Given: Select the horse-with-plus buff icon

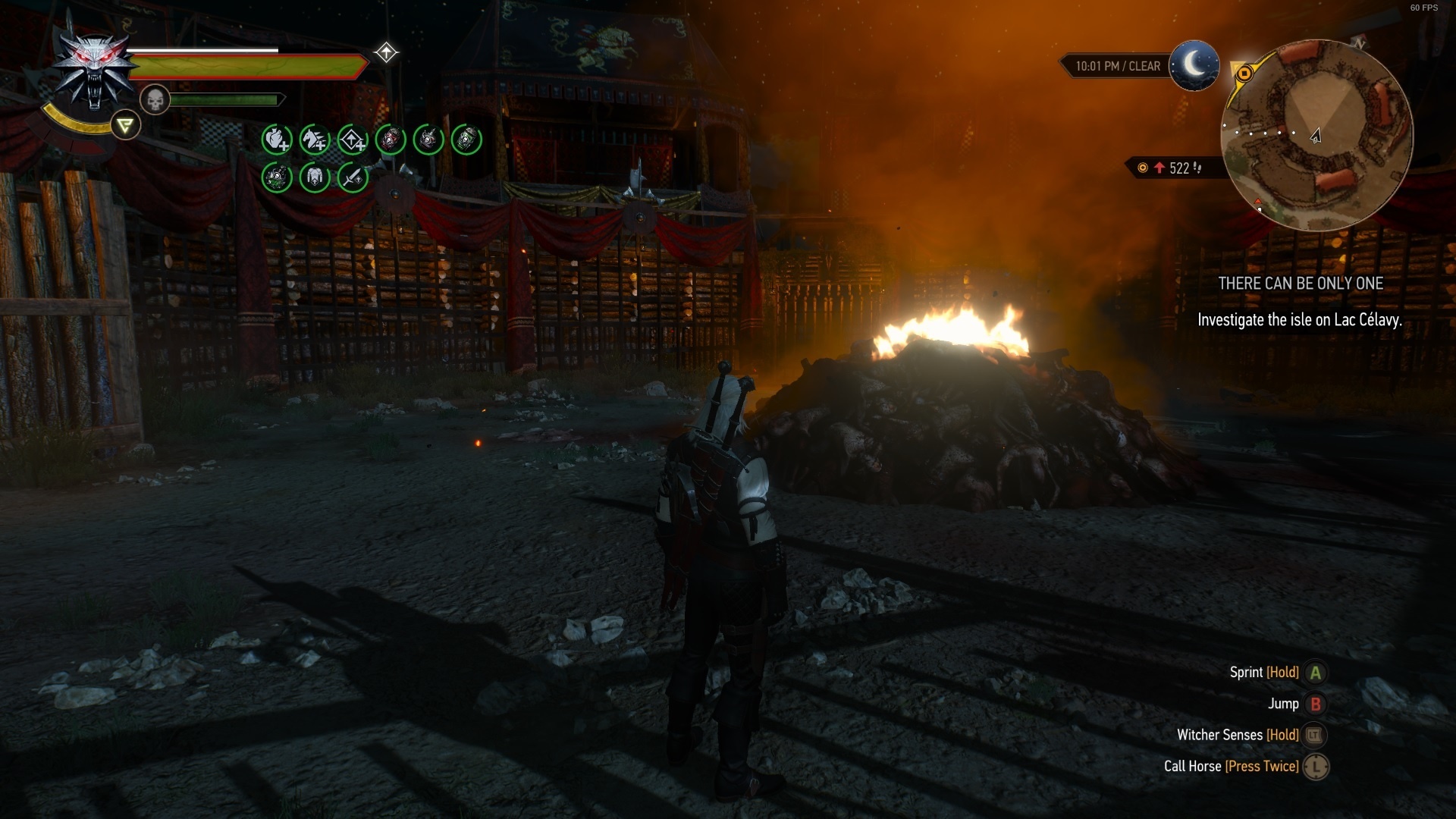Looking at the screenshot, I should (315, 140).
